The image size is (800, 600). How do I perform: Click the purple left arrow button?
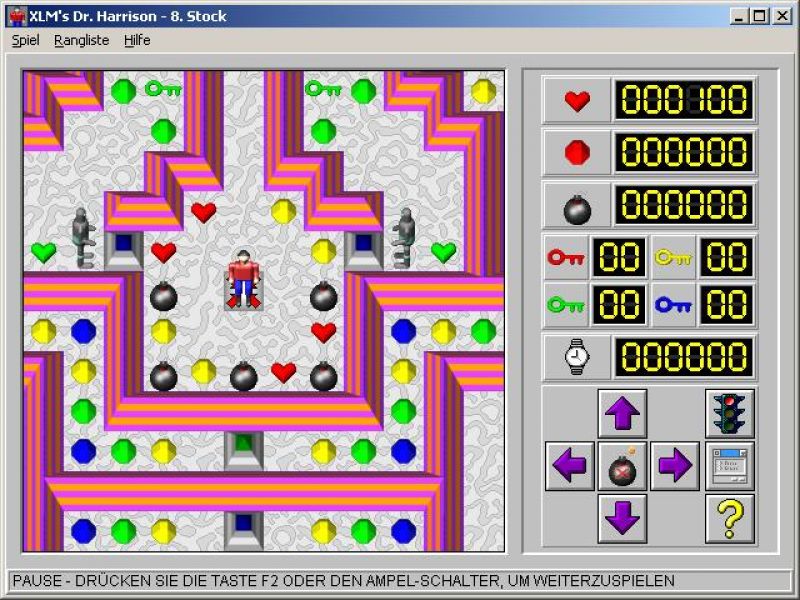coord(571,466)
